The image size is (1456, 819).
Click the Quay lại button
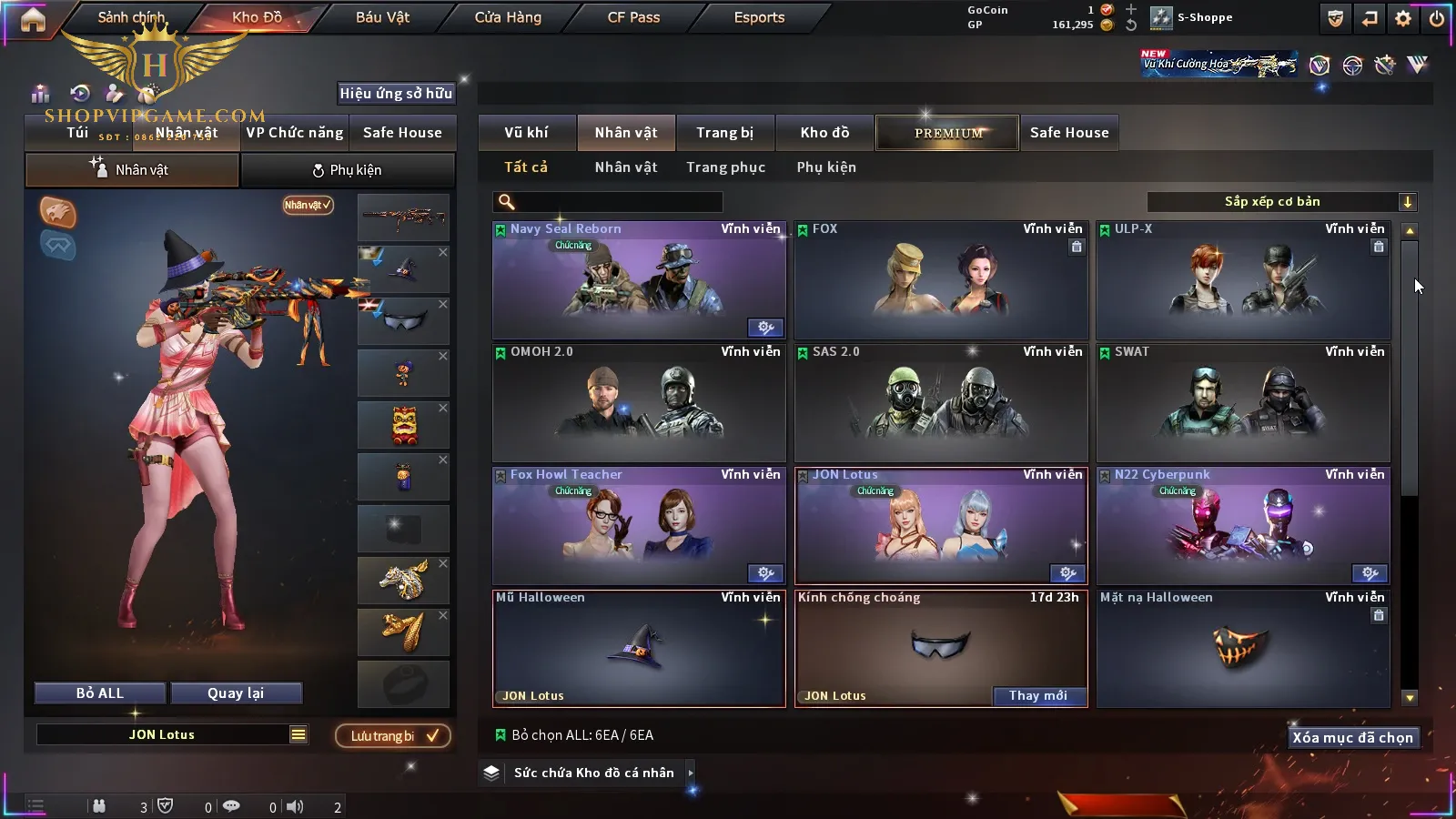point(236,693)
